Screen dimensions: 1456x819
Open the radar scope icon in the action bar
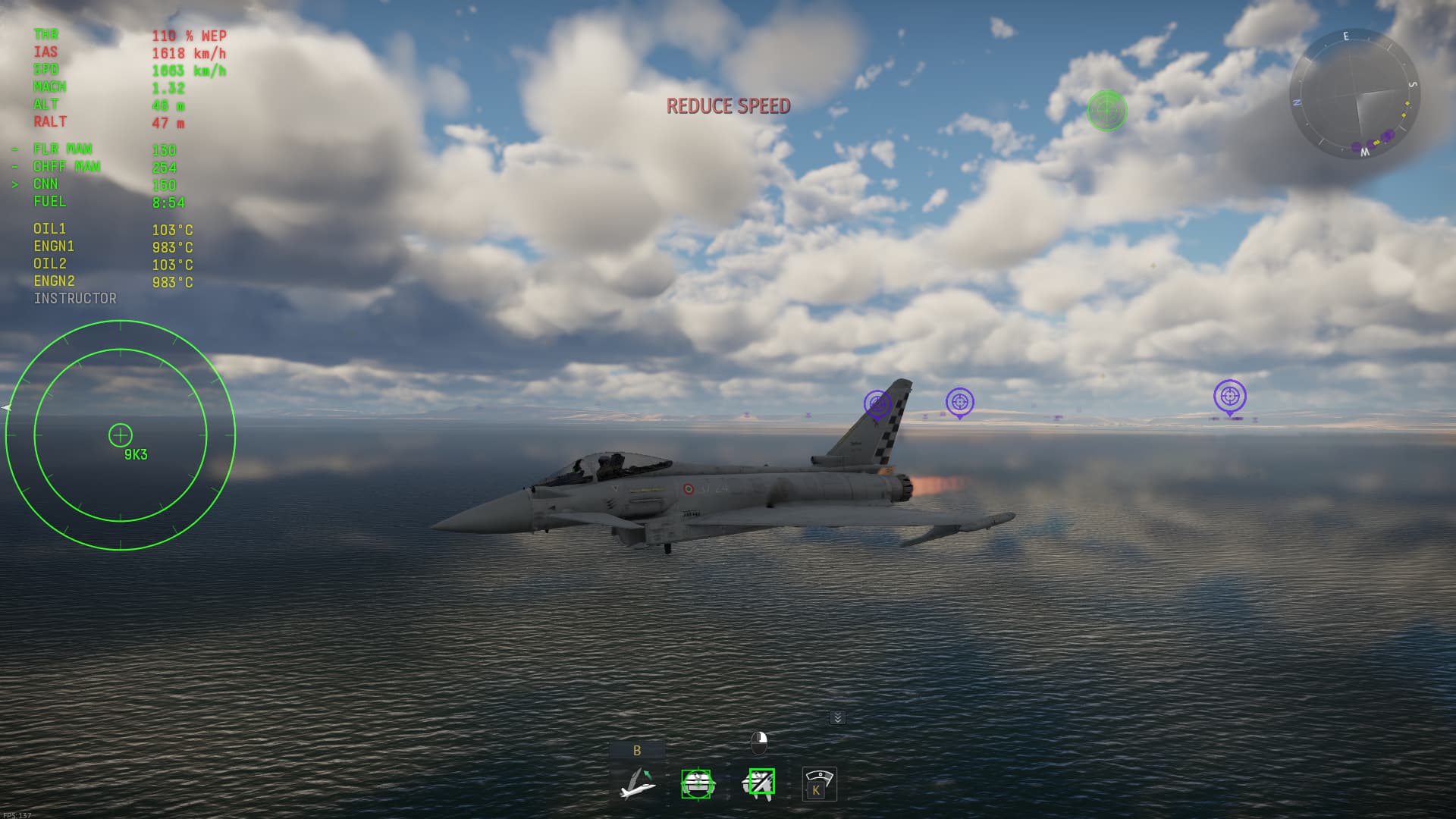(819, 783)
